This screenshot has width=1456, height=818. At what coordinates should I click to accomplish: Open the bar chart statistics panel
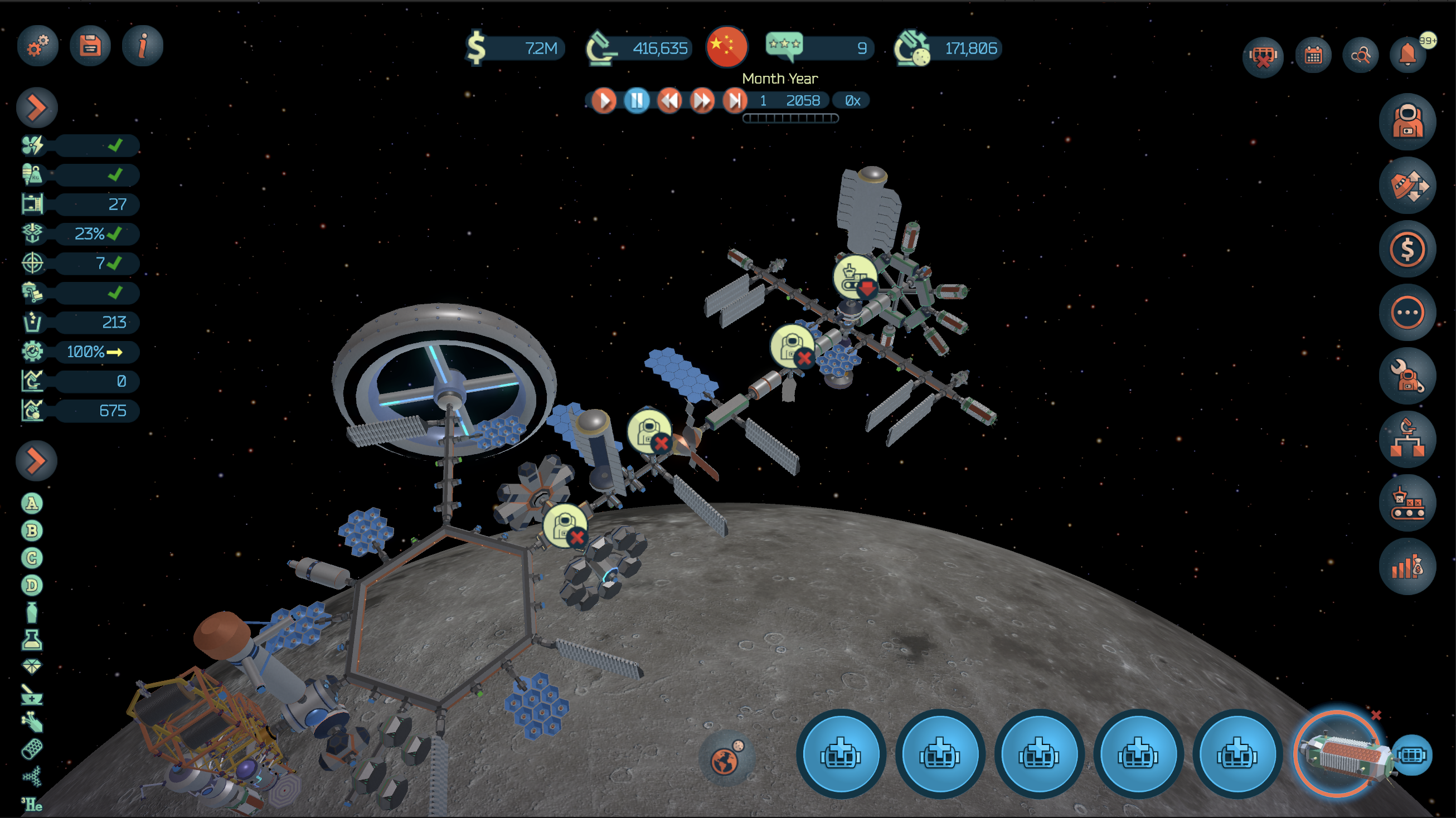[x=1407, y=567]
